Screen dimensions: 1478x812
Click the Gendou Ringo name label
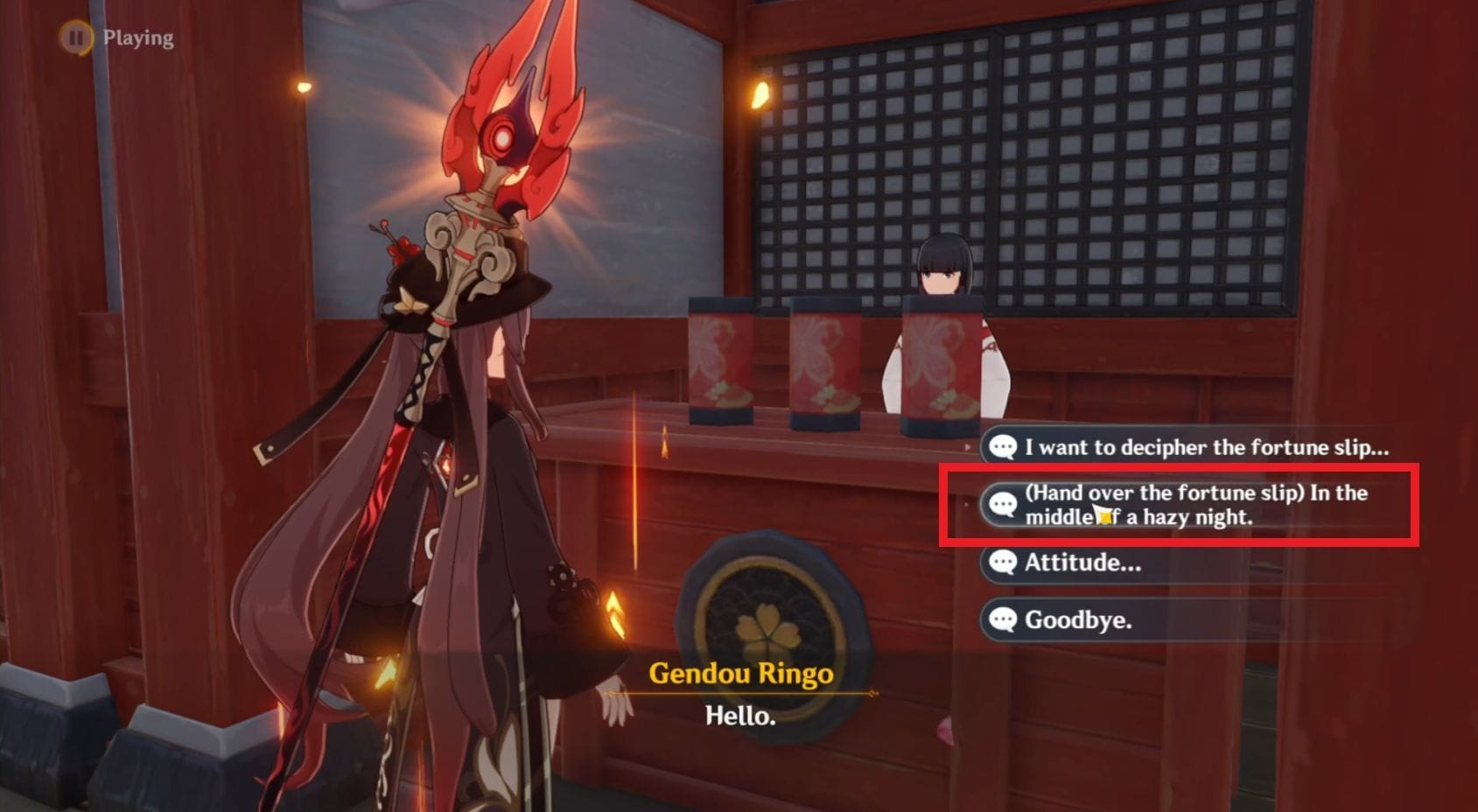coord(742,674)
